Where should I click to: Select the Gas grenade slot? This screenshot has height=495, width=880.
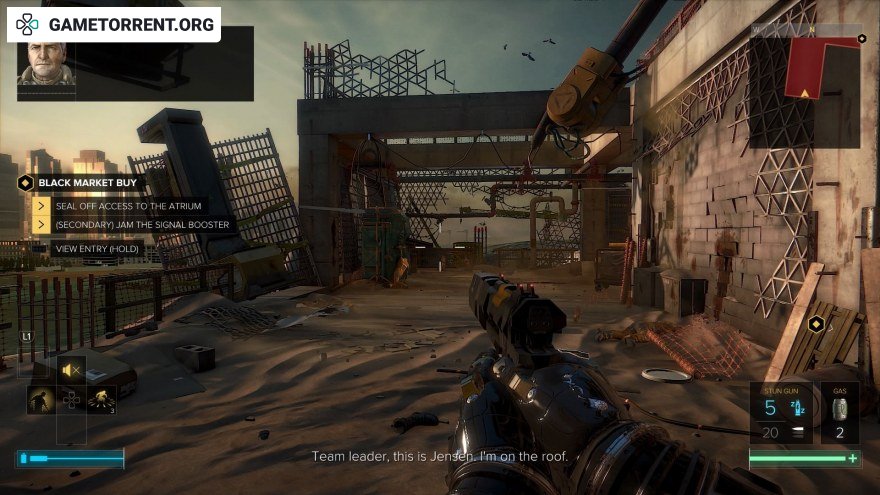(839, 412)
